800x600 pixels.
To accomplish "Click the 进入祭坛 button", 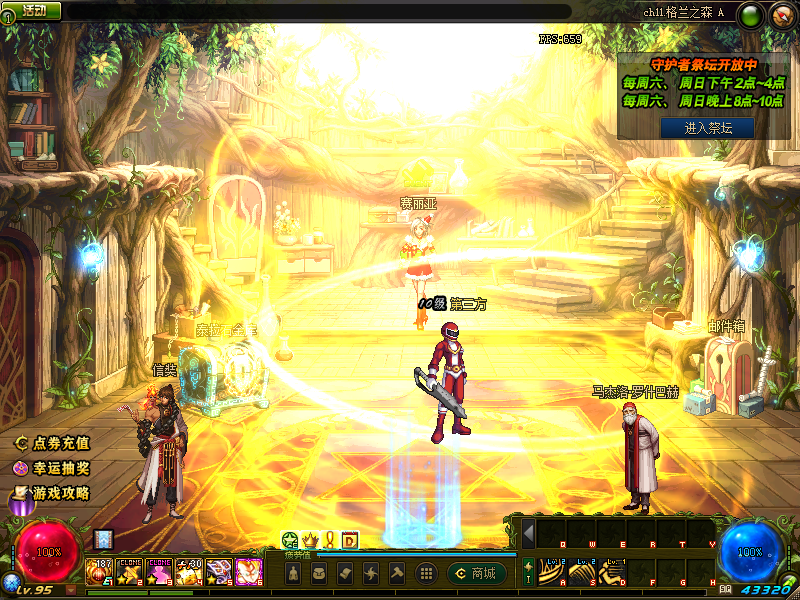I will click(706, 127).
